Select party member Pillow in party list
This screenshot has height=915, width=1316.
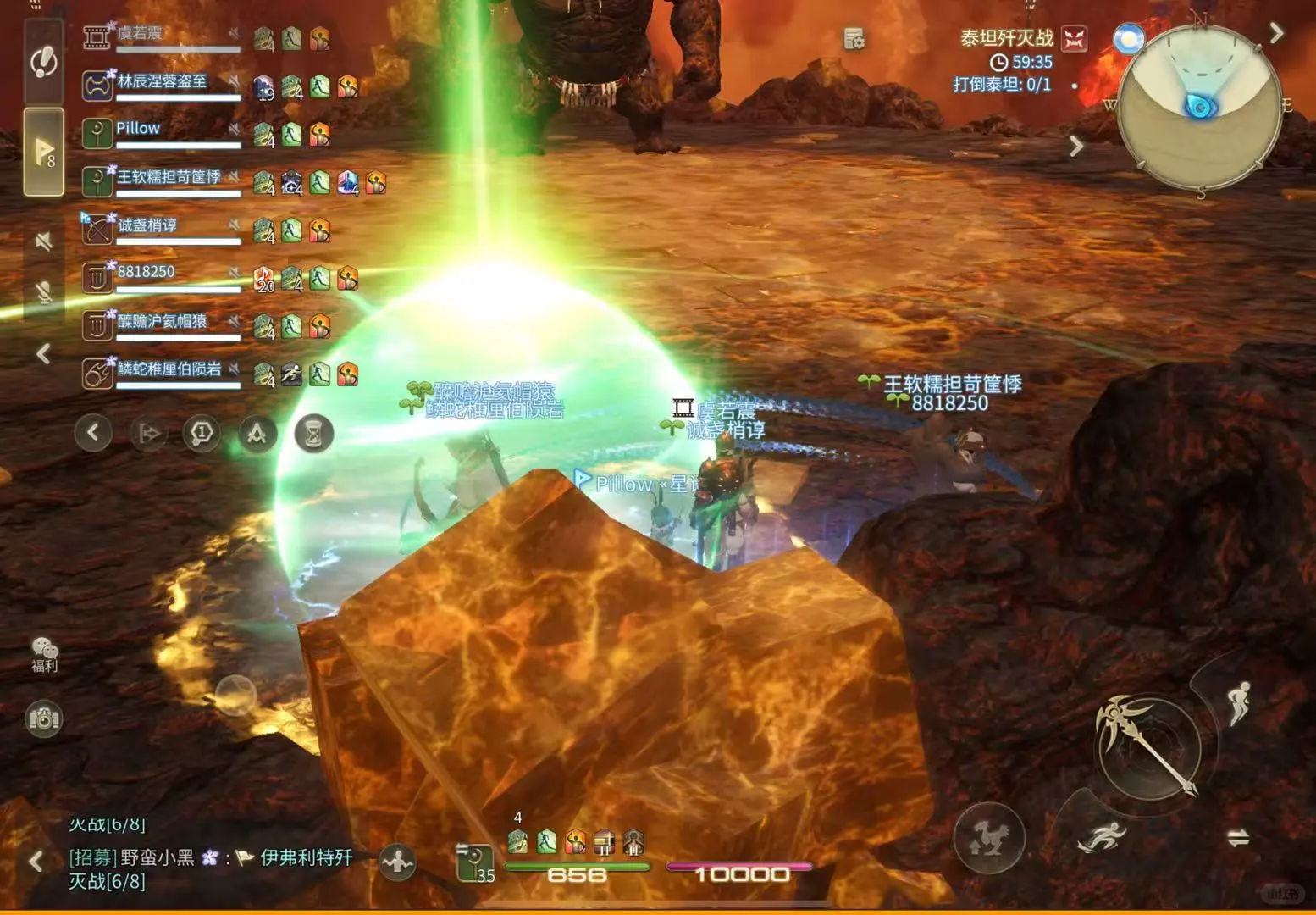coord(138,128)
